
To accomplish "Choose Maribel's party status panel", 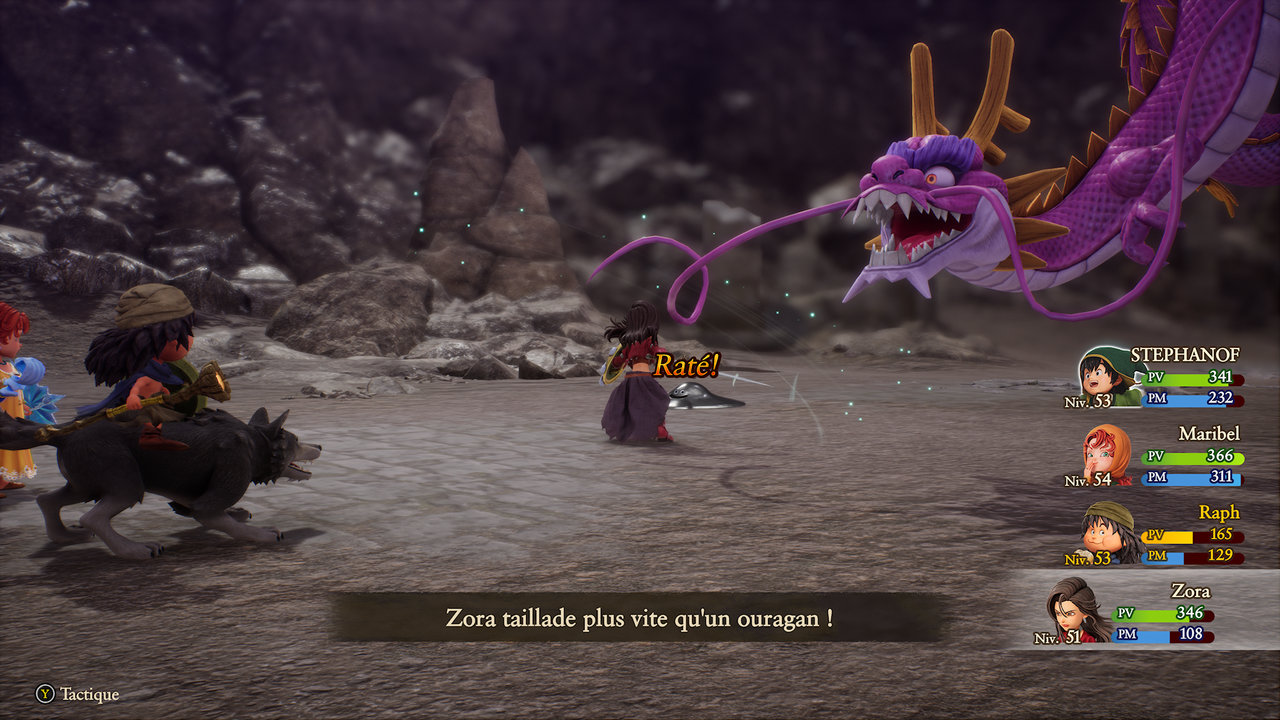I will point(1160,457).
